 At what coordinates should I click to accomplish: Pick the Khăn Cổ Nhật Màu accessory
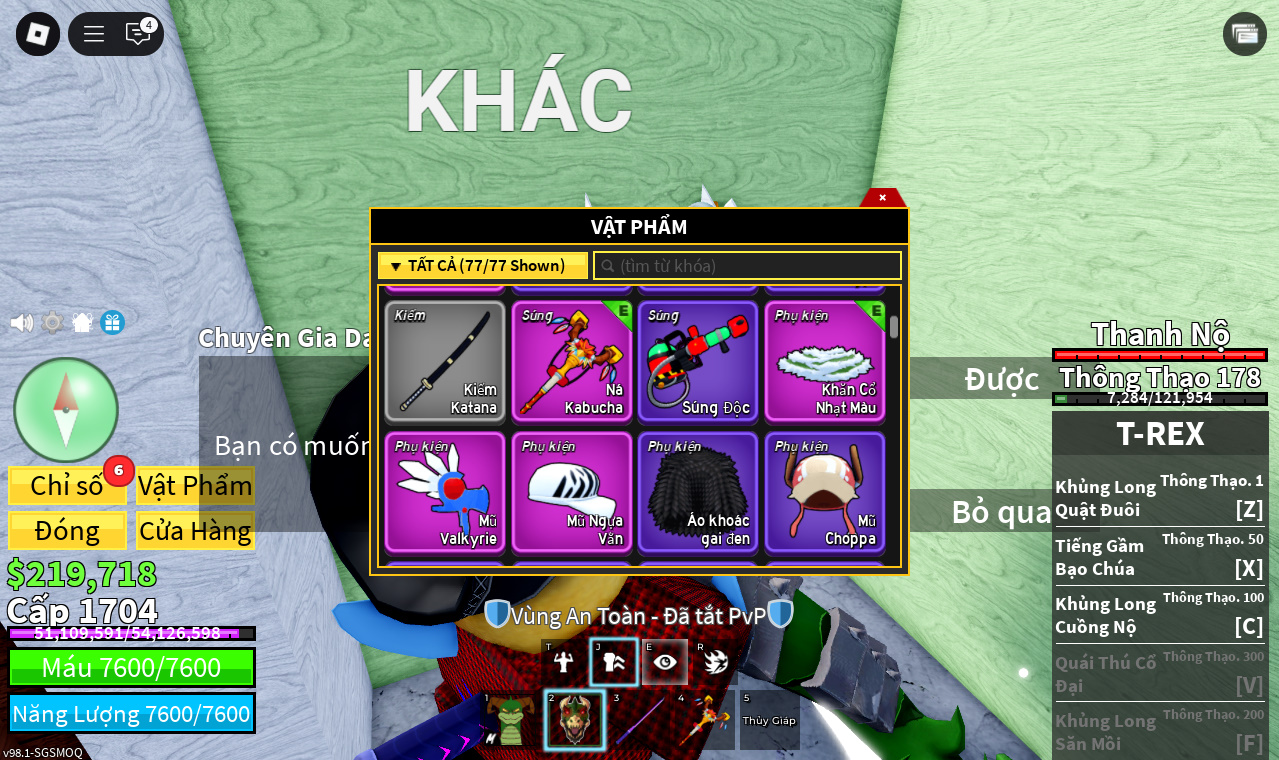pyautogui.click(x=825, y=361)
